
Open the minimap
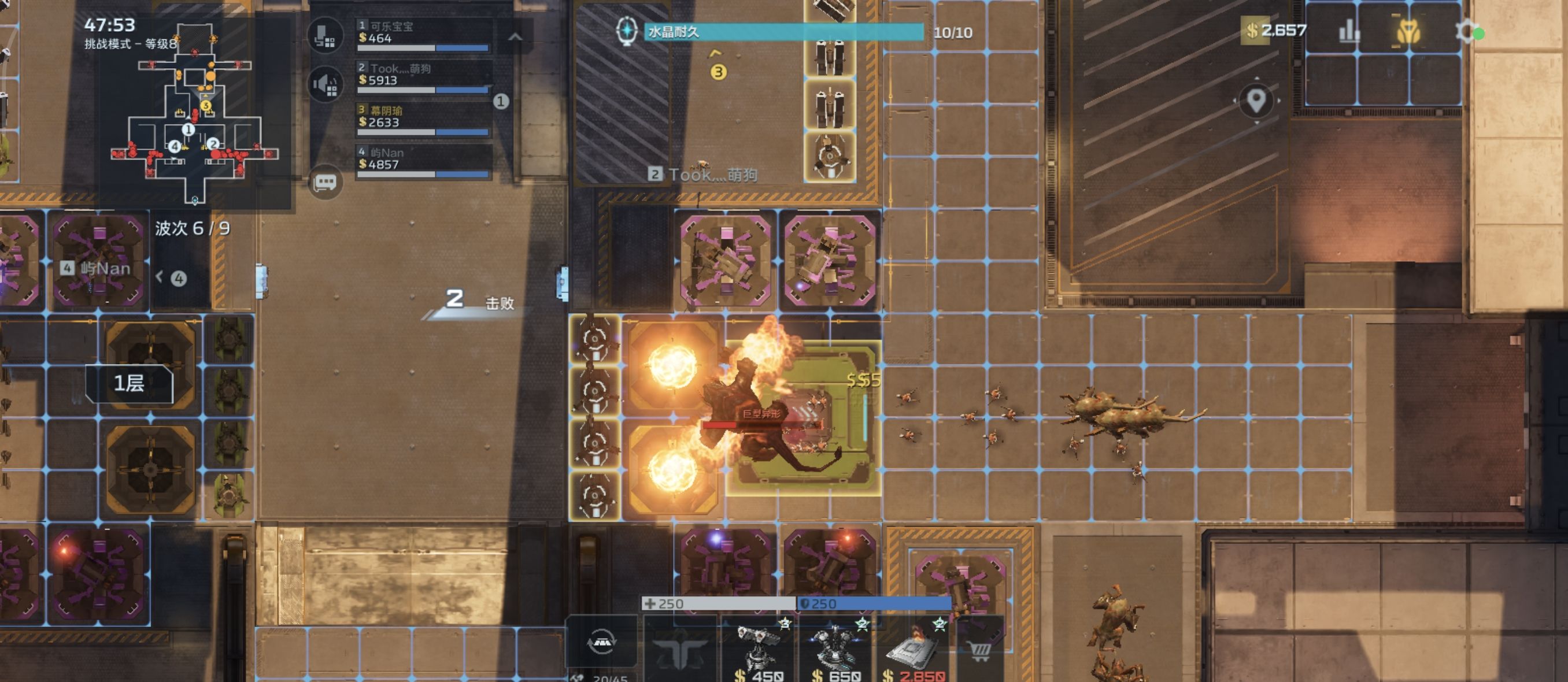(x=195, y=113)
